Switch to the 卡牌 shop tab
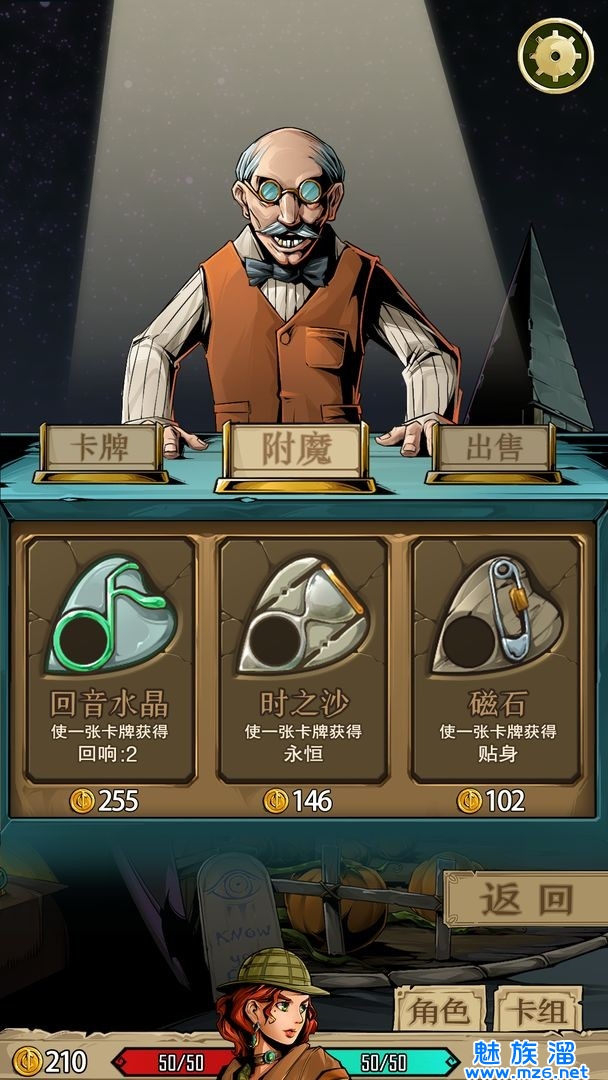This screenshot has height=1080, width=608. (x=101, y=447)
